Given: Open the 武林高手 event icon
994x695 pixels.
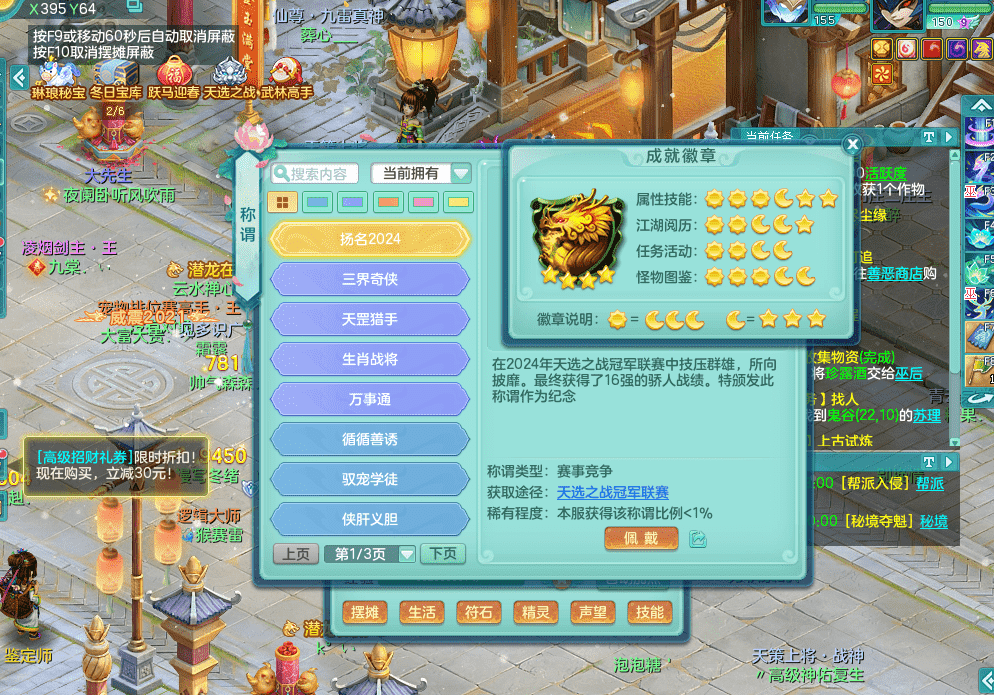Looking at the screenshot, I should click(x=287, y=75).
